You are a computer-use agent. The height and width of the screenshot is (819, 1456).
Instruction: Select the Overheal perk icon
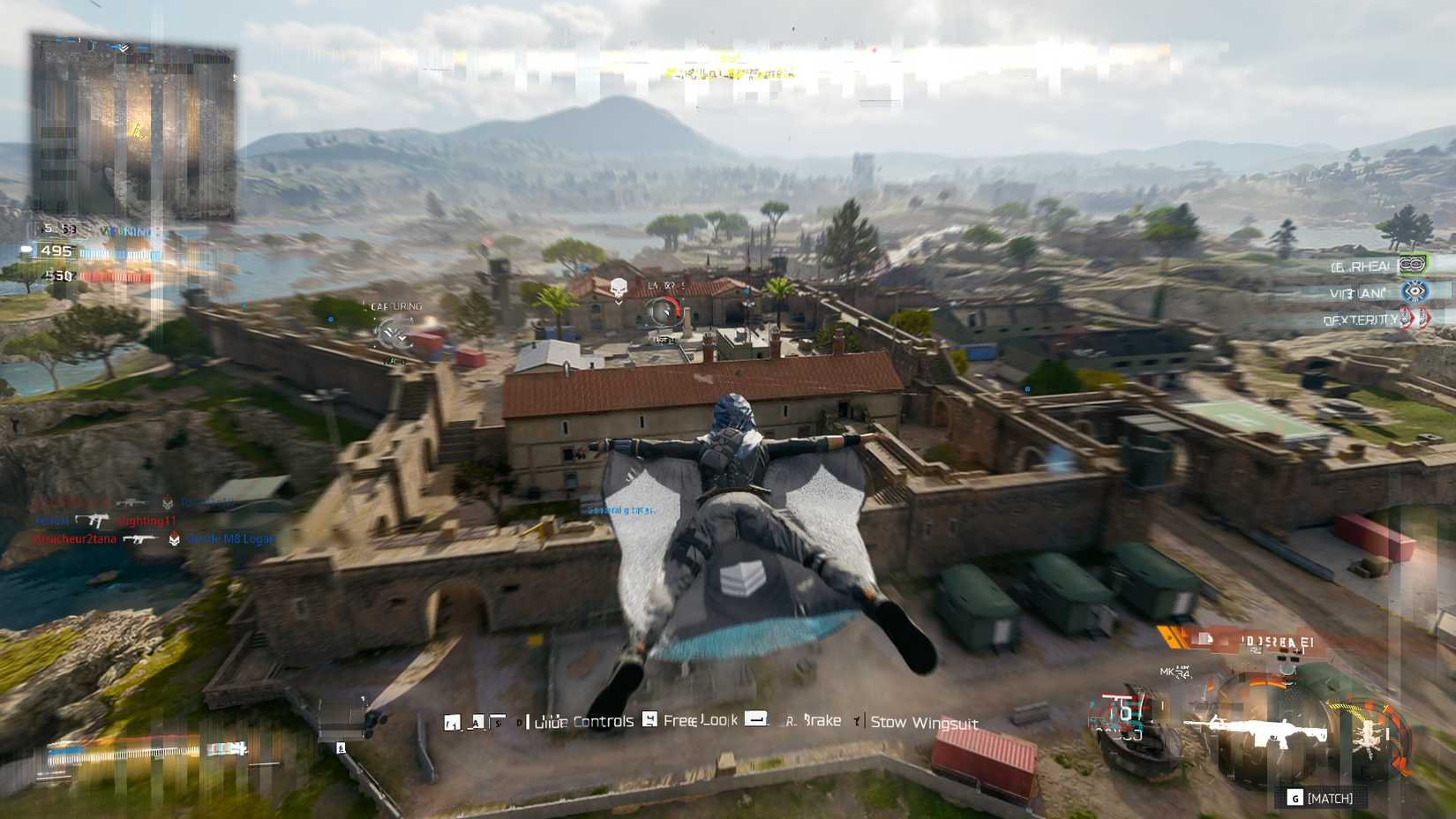(1412, 263)
